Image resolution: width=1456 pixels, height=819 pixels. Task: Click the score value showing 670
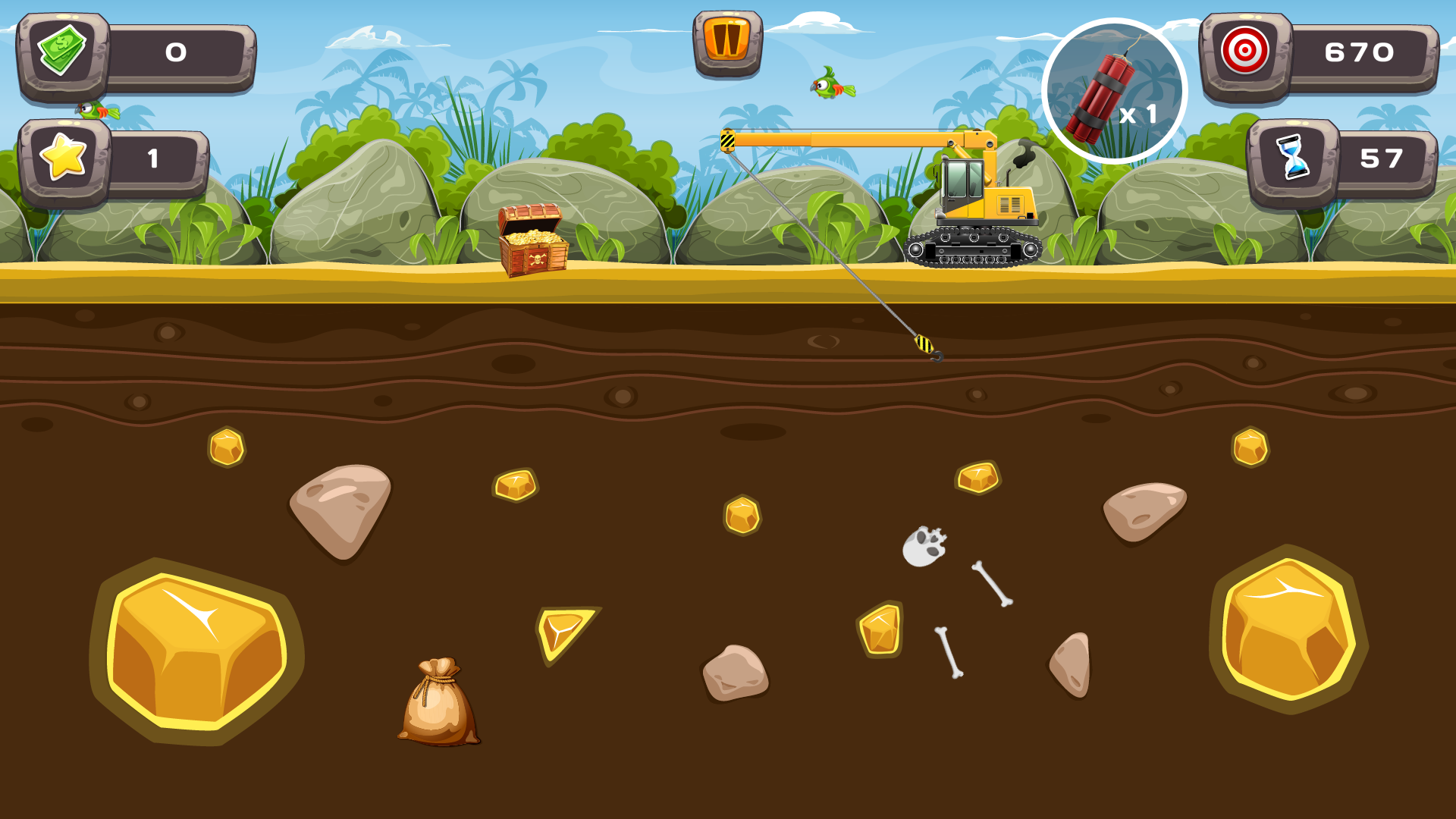[1357, 53]
